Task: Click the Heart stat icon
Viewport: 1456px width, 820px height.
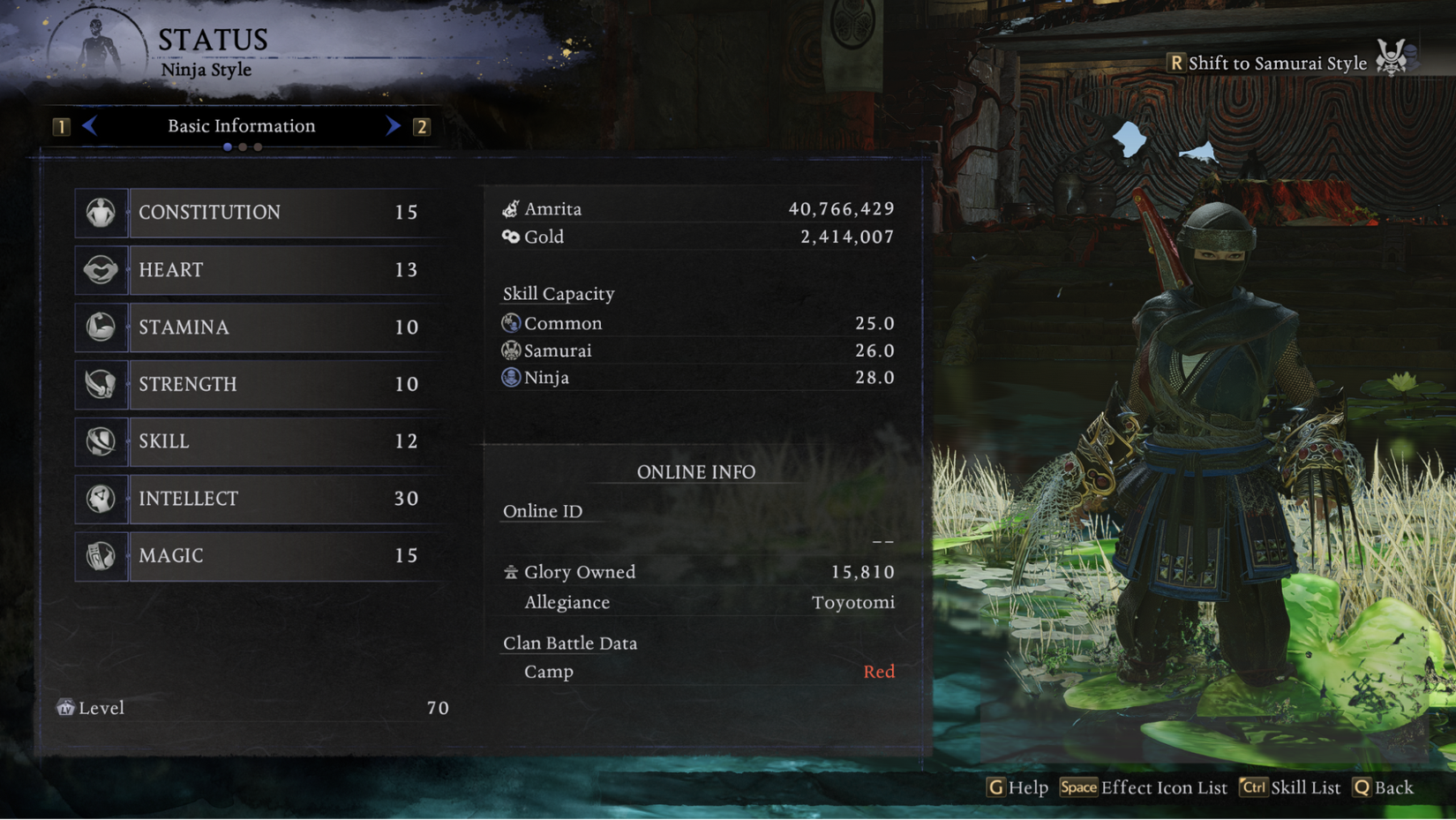Action: [101, 270]
